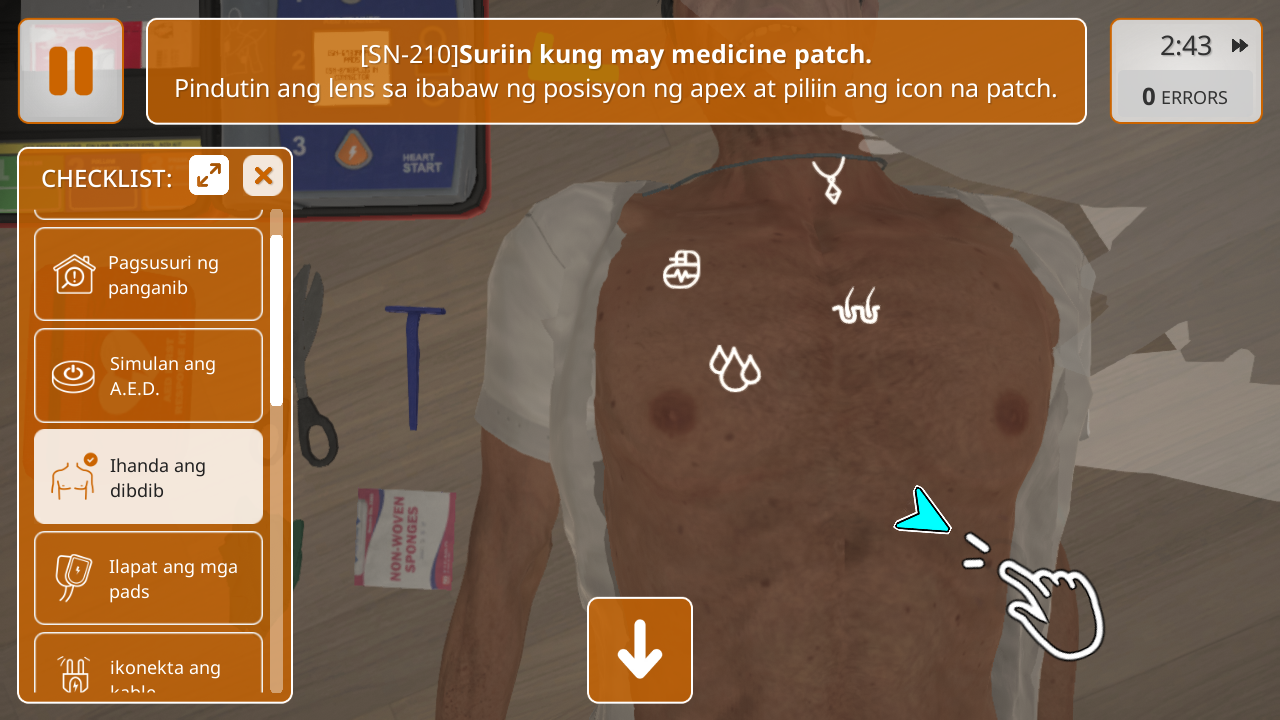This screenshot has width=1280, height=720.
Task: Tap the necklace icon on the chest
Action: click(x=829, y=180)
